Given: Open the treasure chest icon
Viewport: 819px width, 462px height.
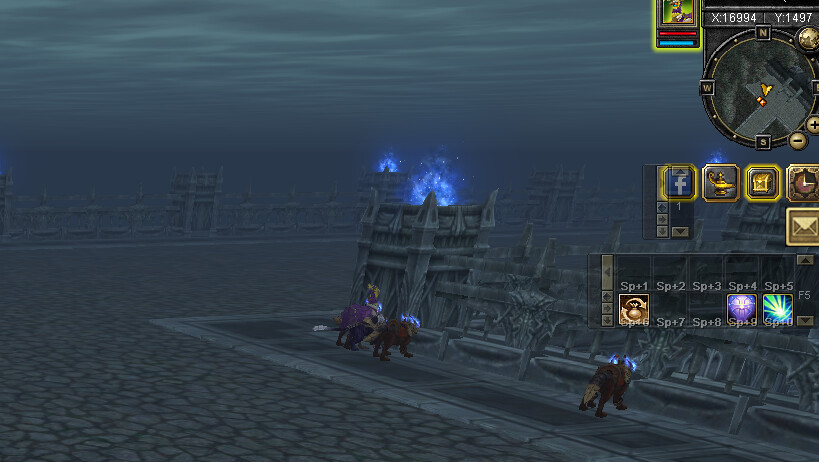Looking at the screenshot, I should click(x=762, y=183).
